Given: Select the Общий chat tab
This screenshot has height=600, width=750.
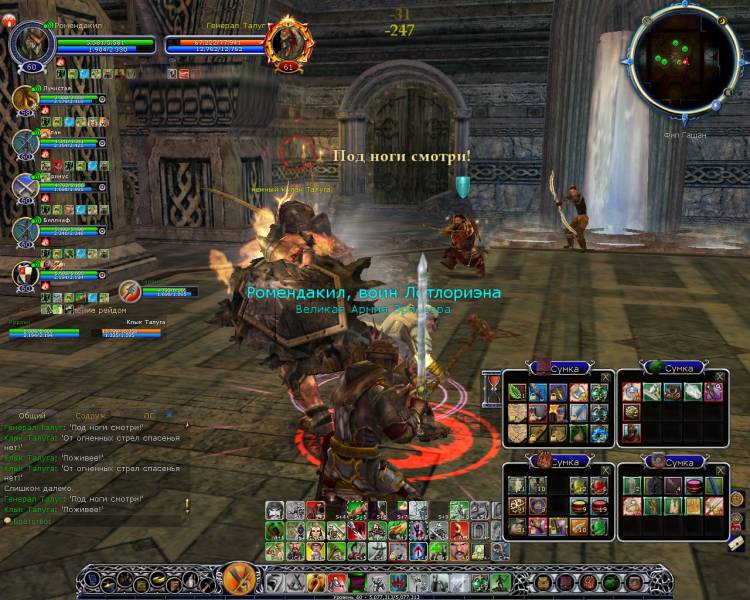Looking at the screenshot, I should click(x=32, y=414).
